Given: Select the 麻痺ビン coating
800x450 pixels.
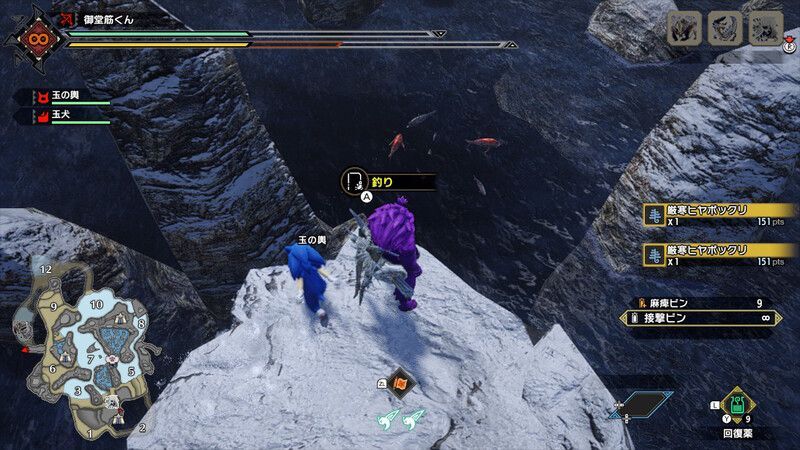Looking at the screenshot, I should (700, 303).
